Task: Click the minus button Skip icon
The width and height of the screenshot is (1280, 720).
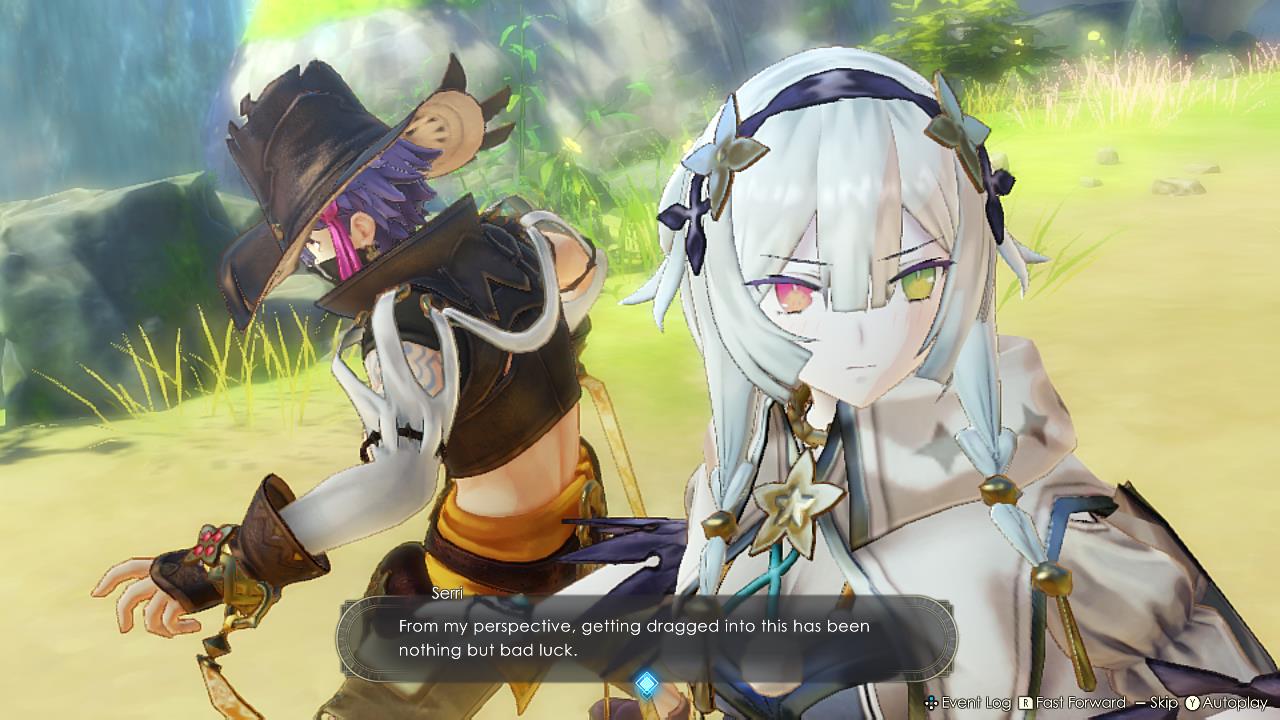Action: click(1139, 701)
